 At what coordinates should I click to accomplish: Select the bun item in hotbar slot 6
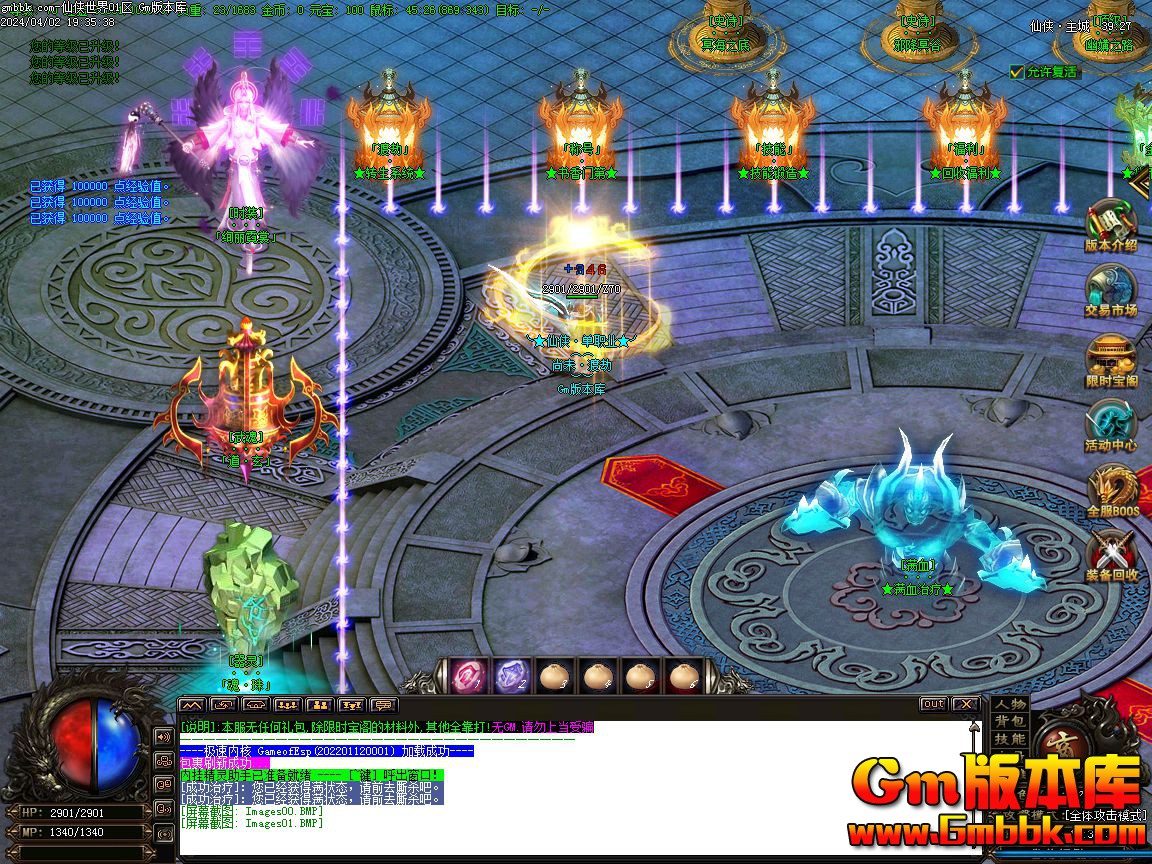pos(684,676)
